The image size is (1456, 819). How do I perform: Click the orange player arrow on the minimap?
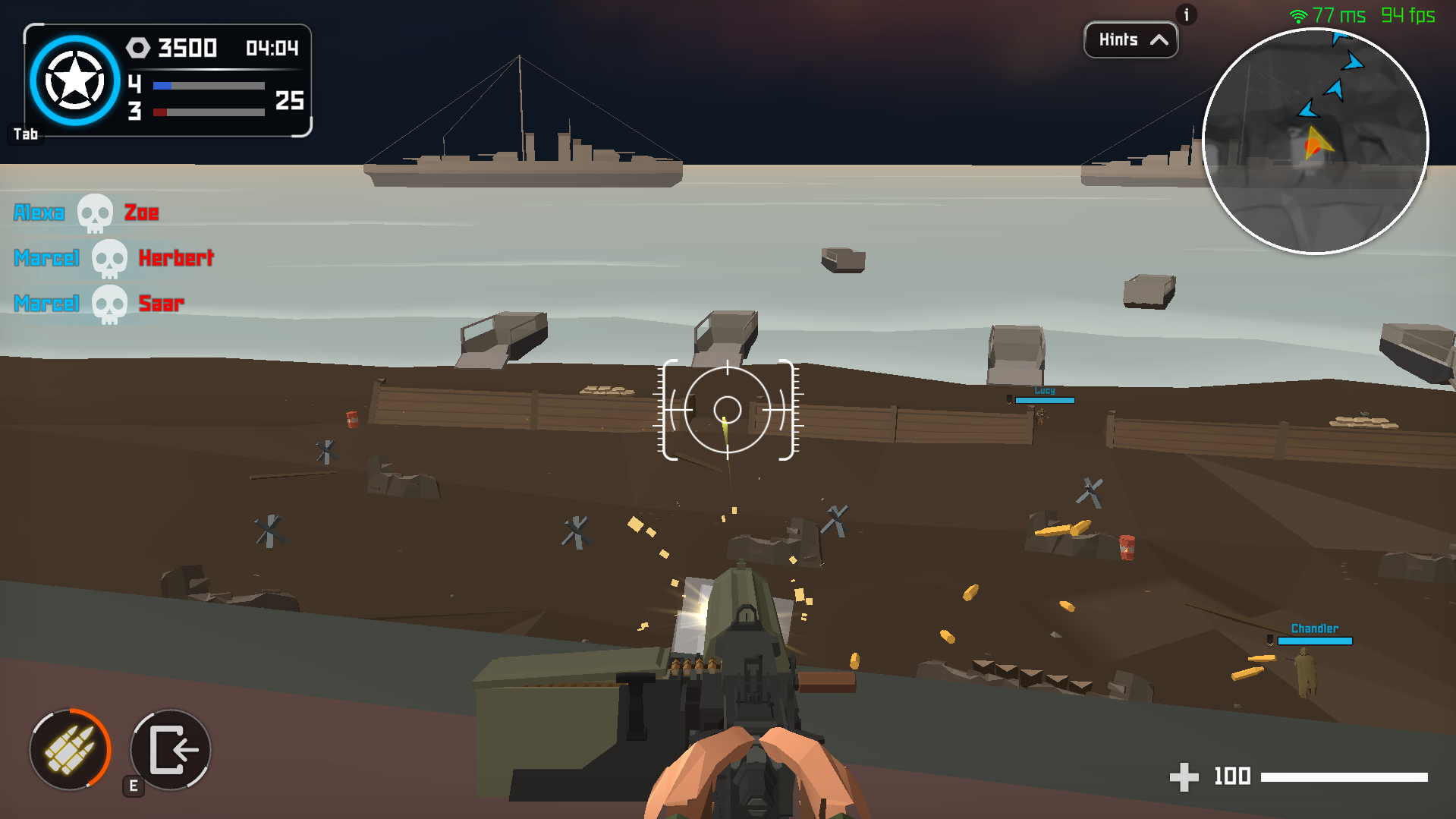[1316, 143]
